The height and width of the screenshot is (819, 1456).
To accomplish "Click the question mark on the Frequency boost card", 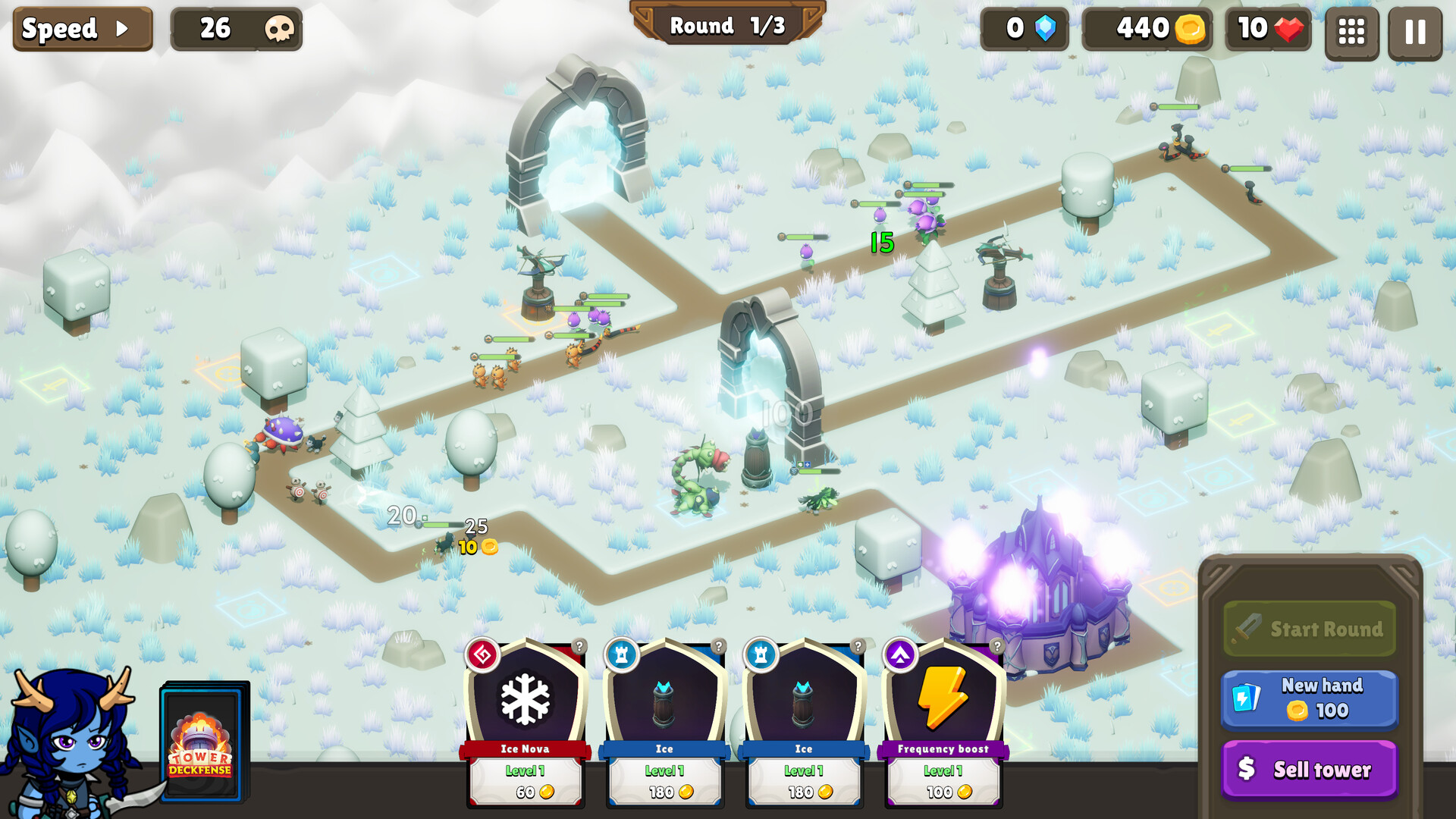I will coord(997,648).
